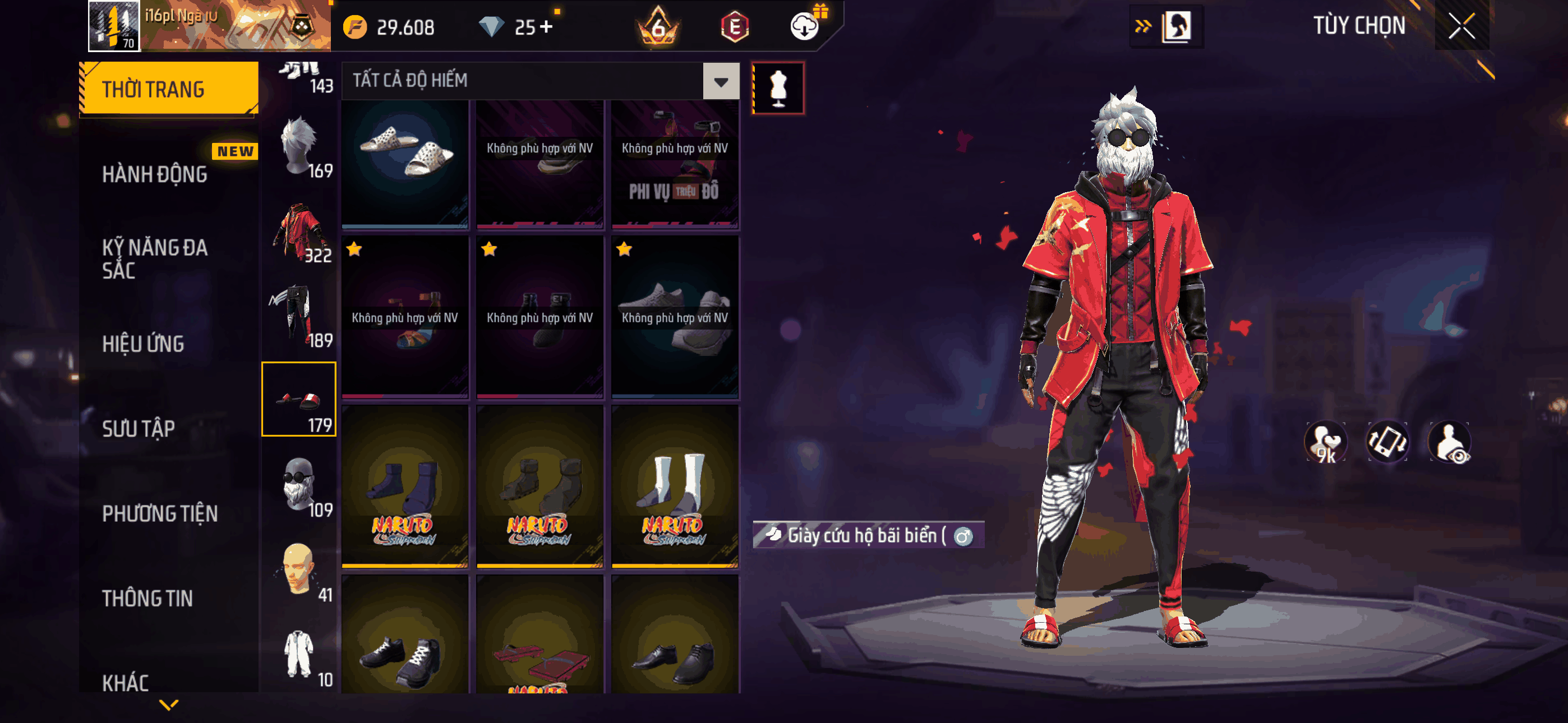Screen dimensions: 1568x723
Task: Add diamonds with the plus button
Action: coord(546,27)
